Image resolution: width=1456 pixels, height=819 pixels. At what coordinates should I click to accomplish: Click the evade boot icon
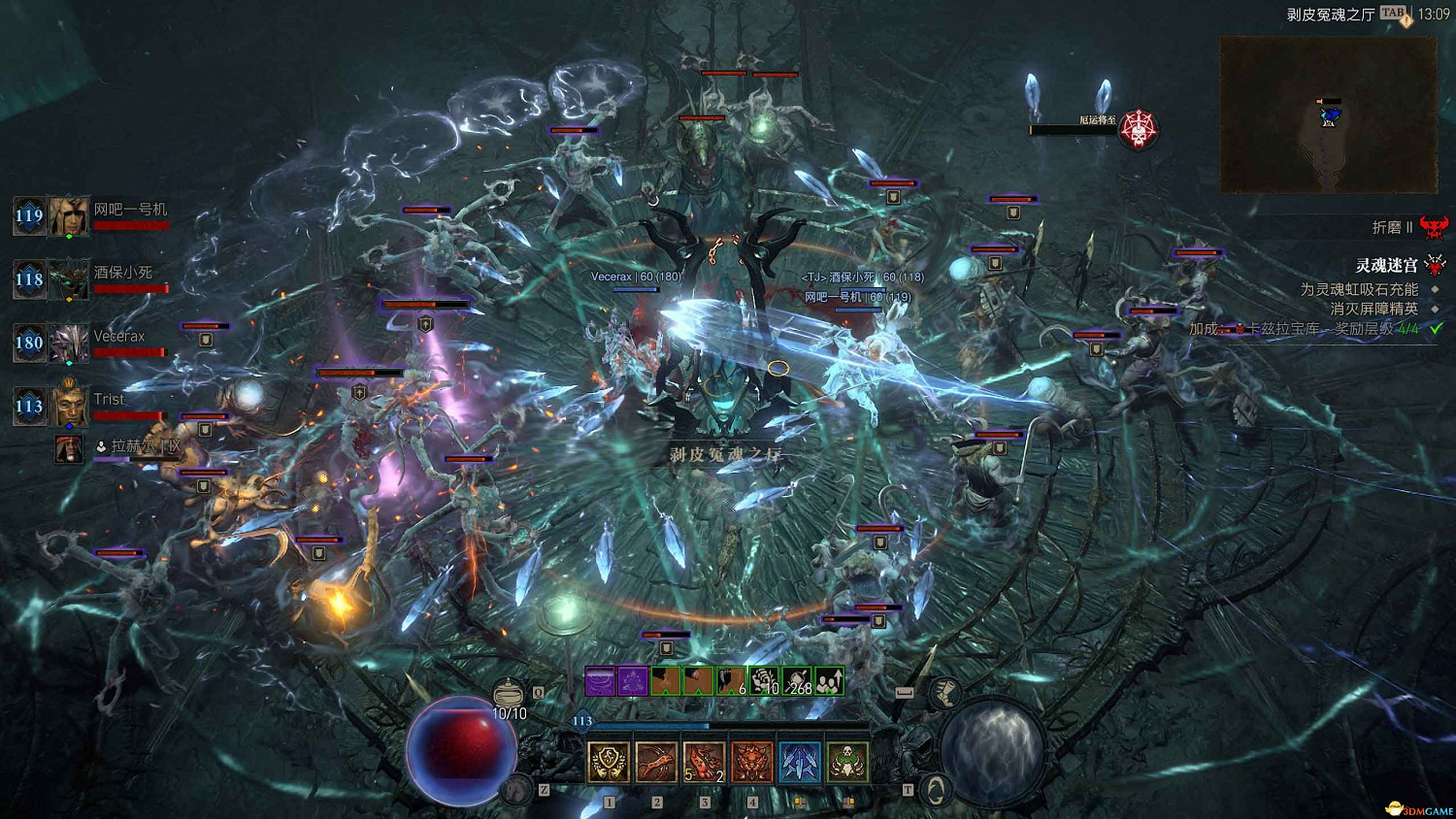[943, 692]
